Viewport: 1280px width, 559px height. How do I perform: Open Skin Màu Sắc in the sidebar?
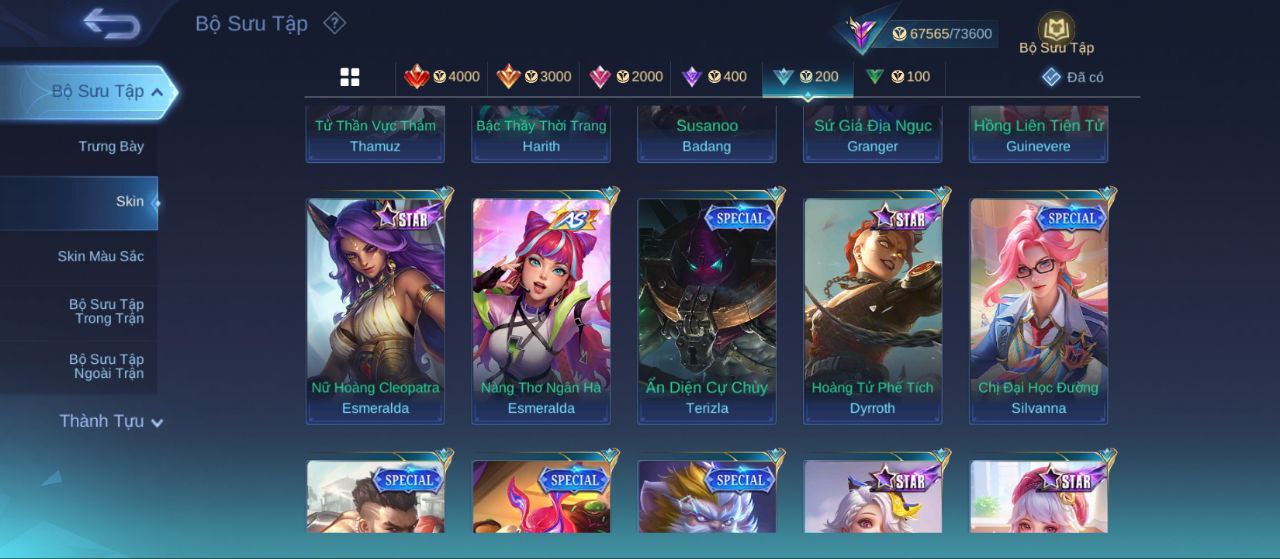(x=100, y=257)
